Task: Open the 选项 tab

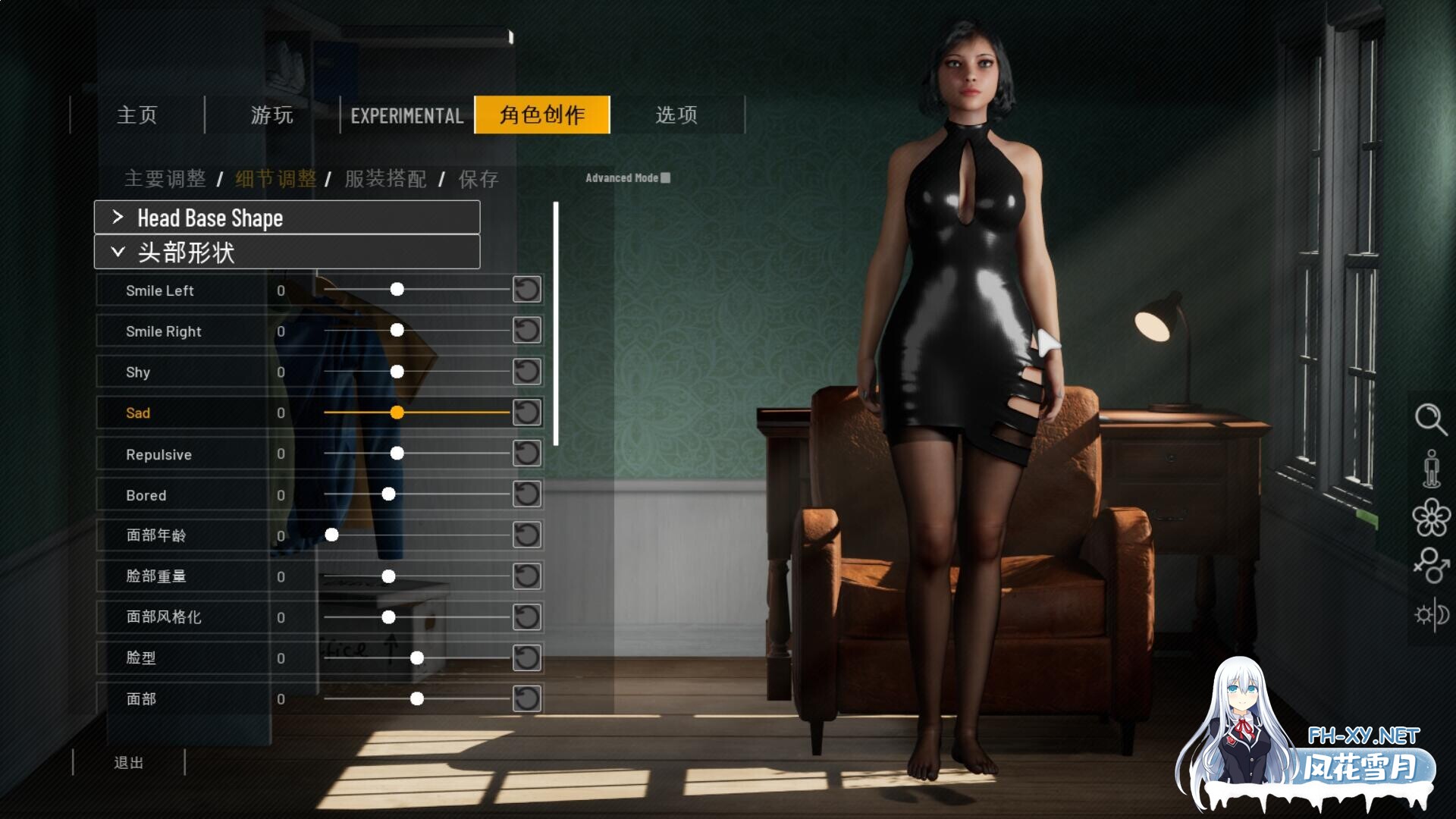Action: (677, 115)
